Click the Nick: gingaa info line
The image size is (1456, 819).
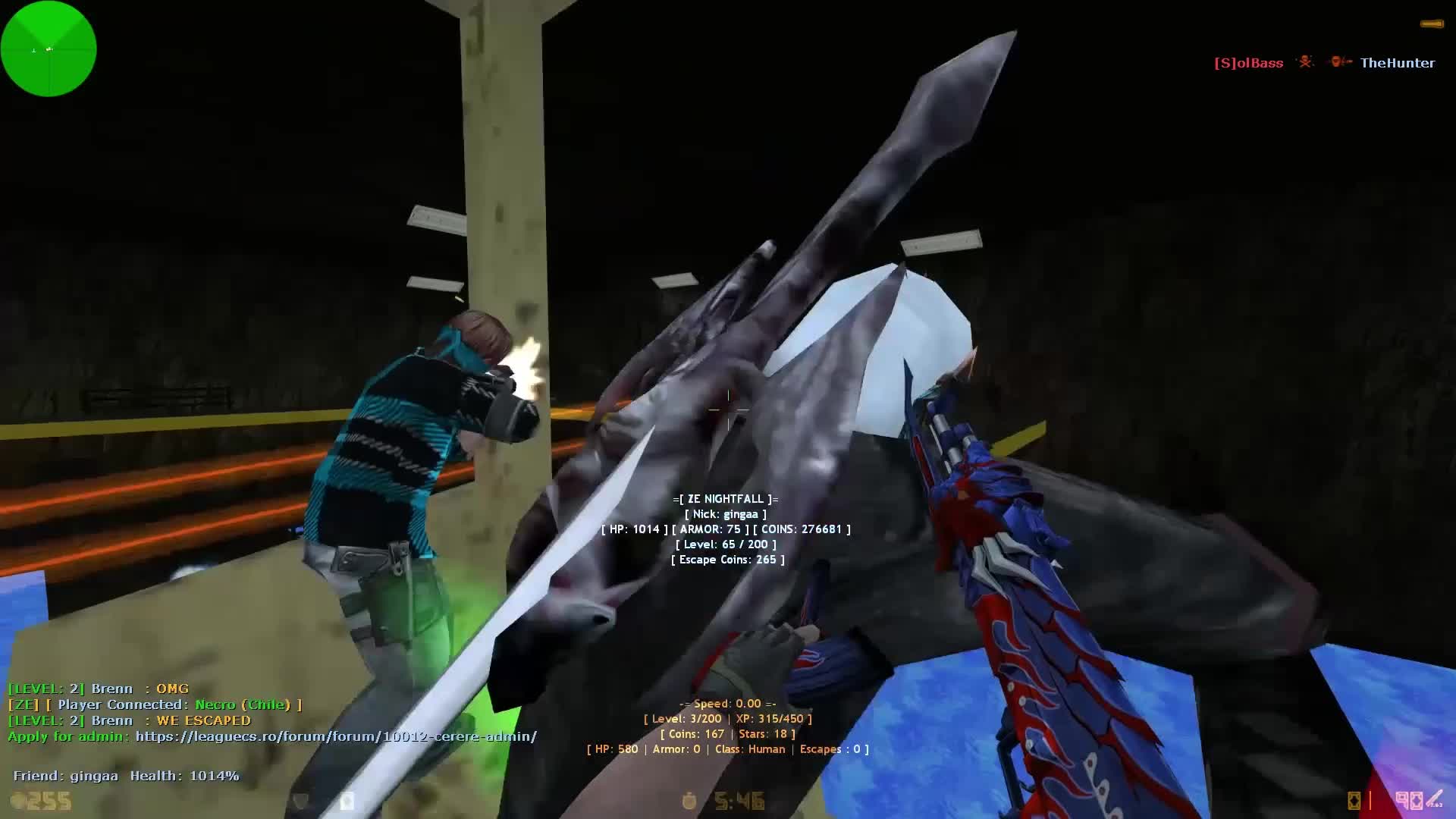727,514
